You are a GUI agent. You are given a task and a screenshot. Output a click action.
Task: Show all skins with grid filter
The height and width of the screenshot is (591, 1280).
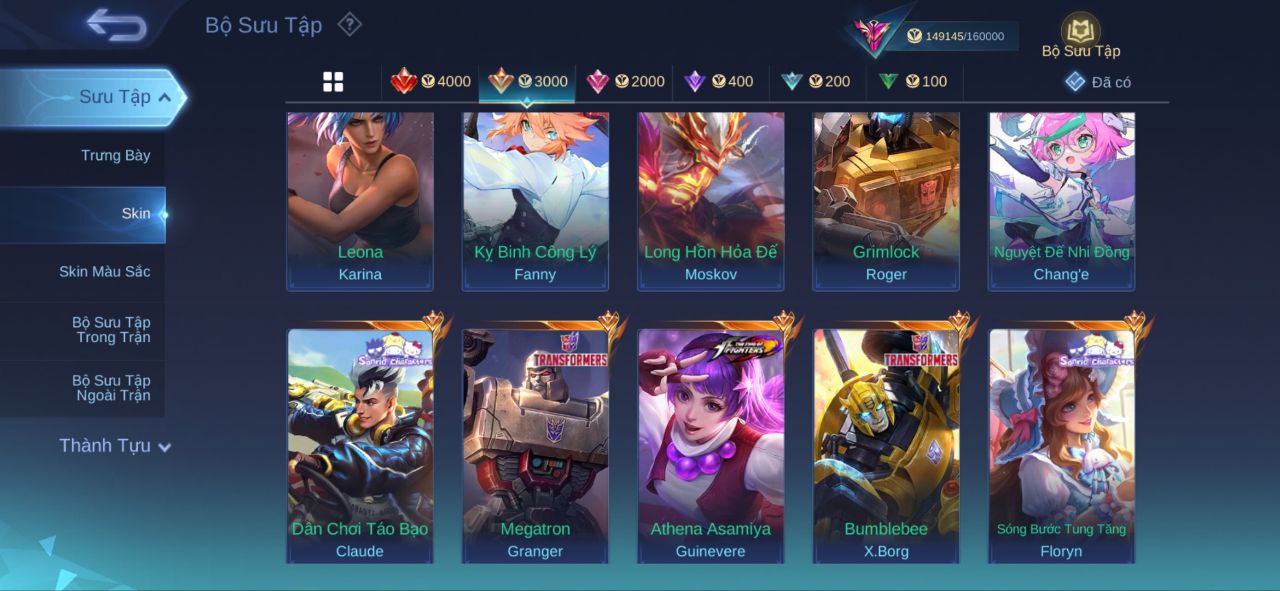click(x=333, y=82)
